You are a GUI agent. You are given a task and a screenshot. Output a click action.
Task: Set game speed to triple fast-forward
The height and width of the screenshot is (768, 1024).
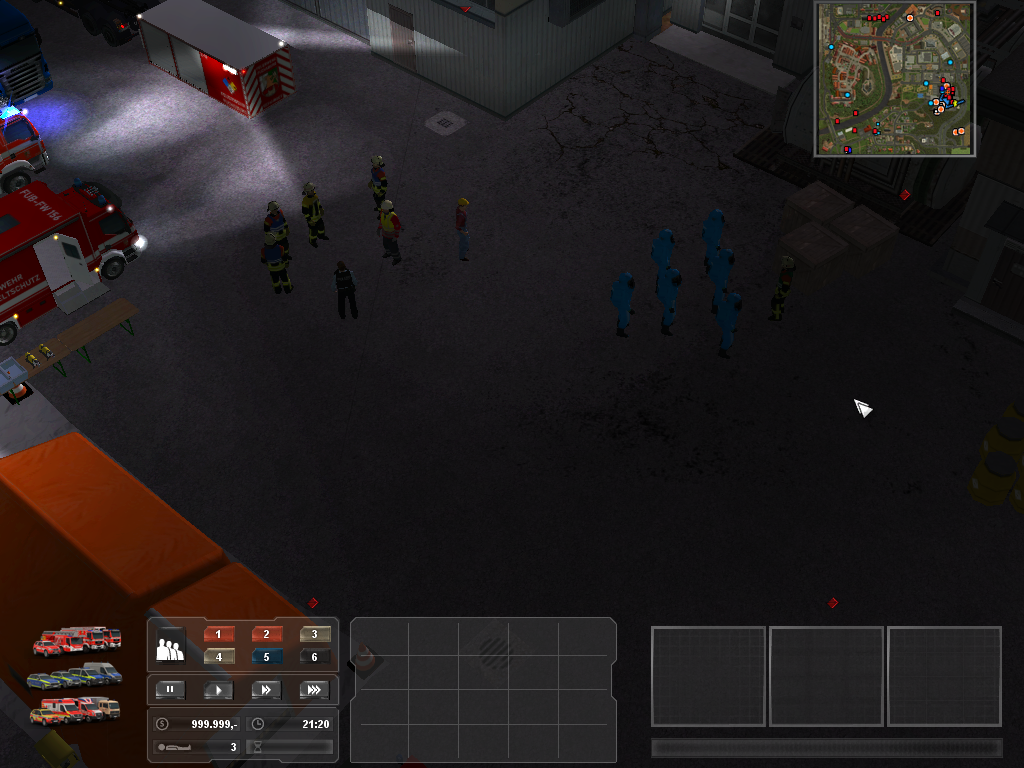pos(315,690)
